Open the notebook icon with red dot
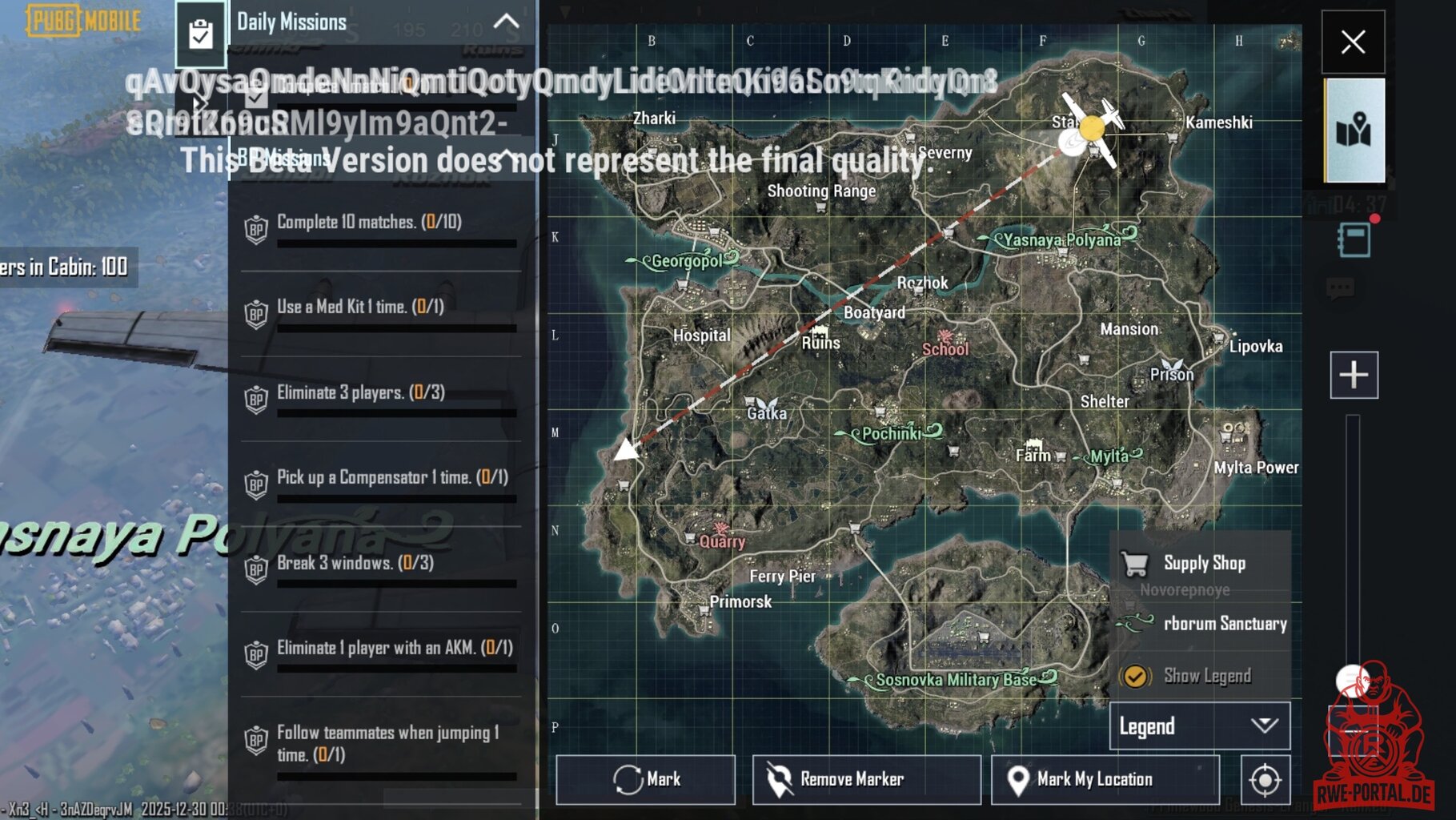1456x820 pixels. point(1354,239)
